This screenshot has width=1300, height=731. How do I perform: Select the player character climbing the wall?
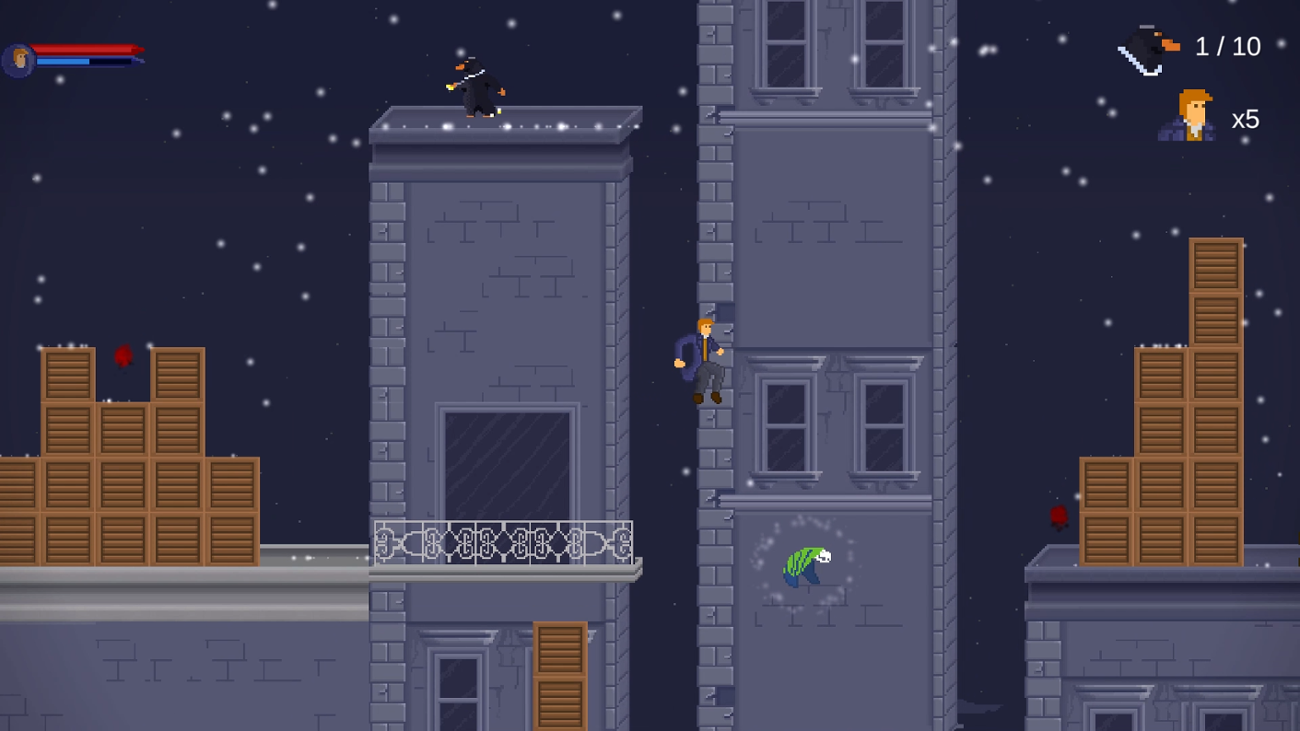click(705, 360)
